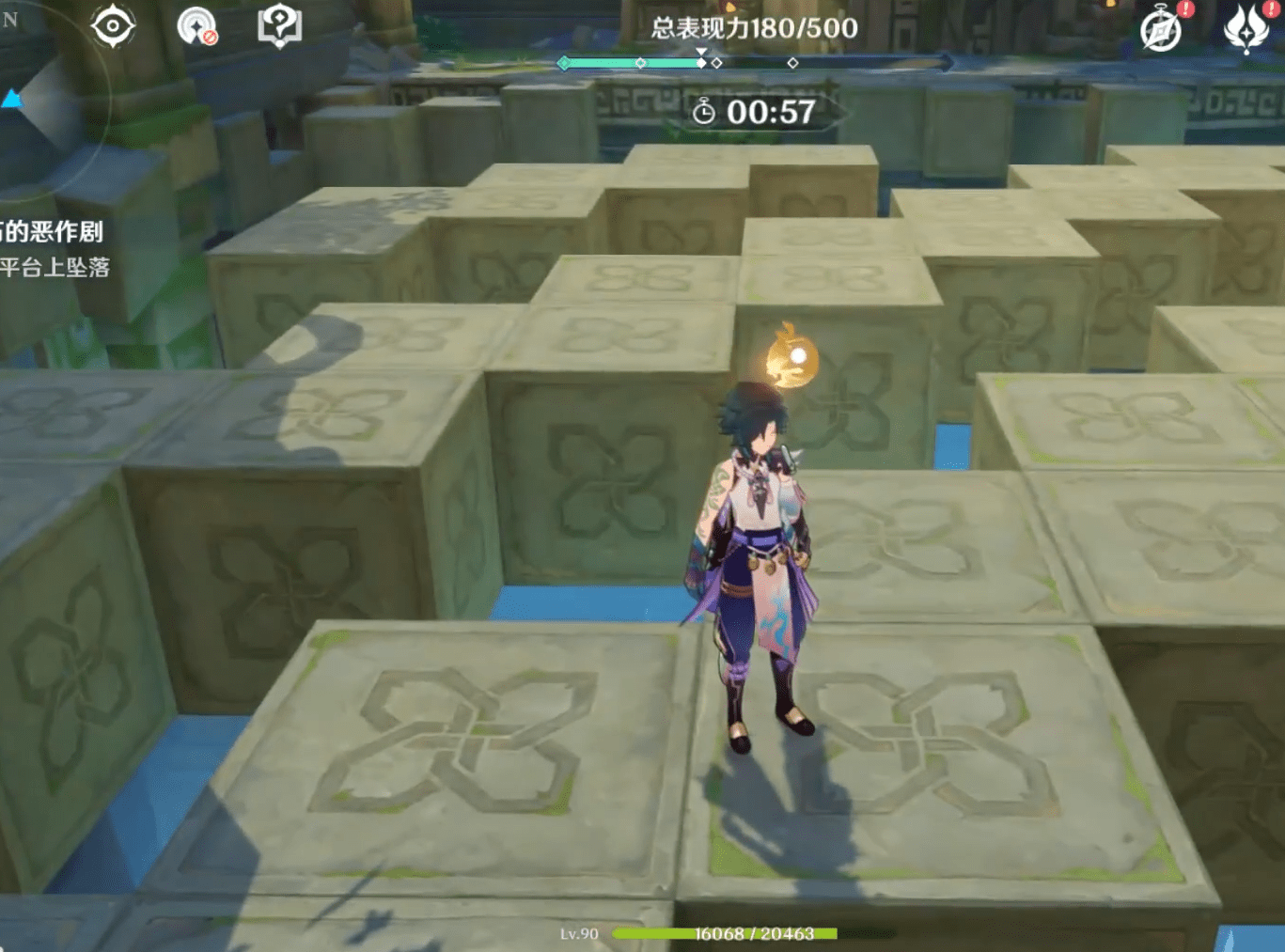Open the compass events icon

pos(1161,29)
